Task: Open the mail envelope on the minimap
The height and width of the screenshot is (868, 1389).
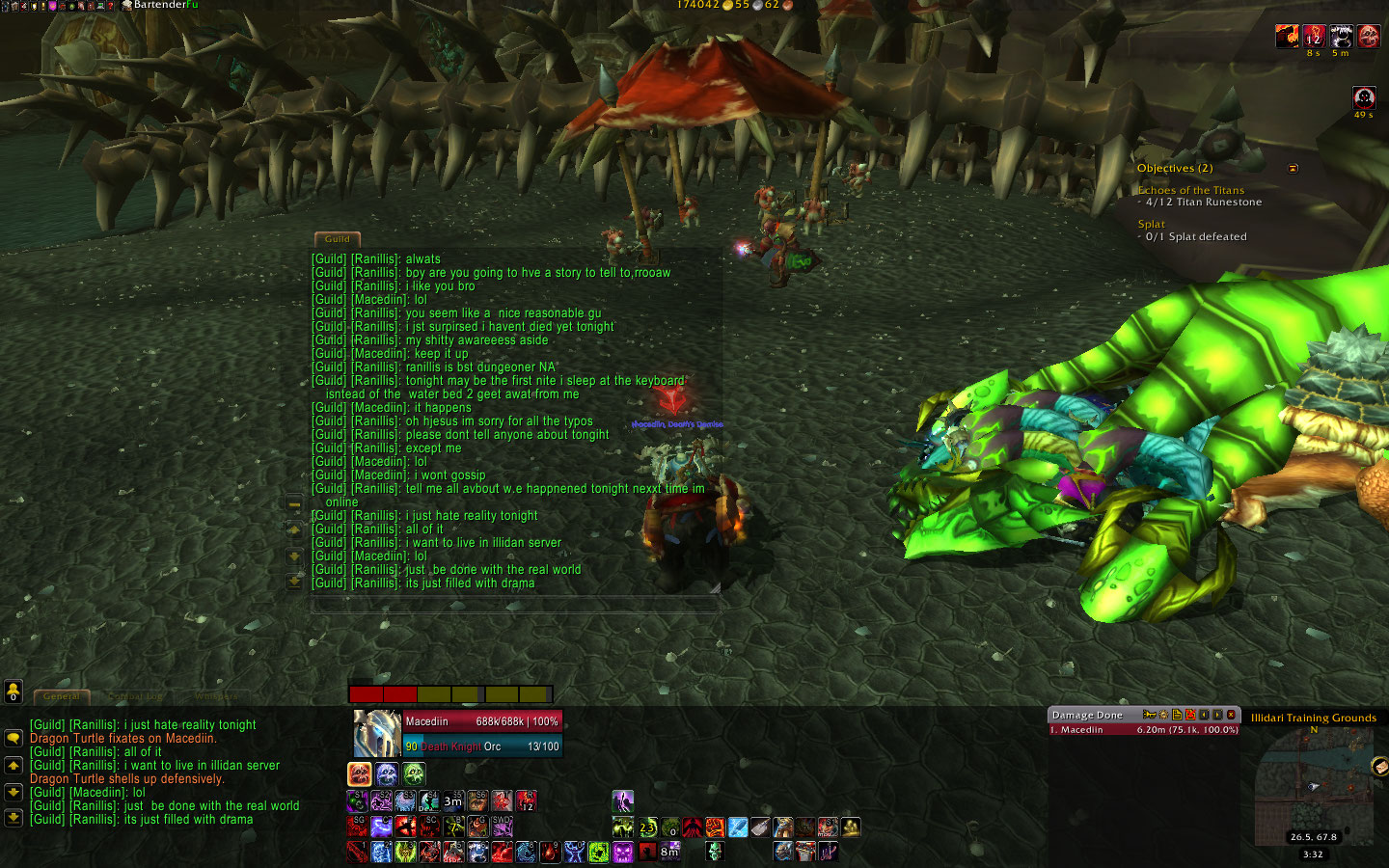Action: tap(1378, 767)
